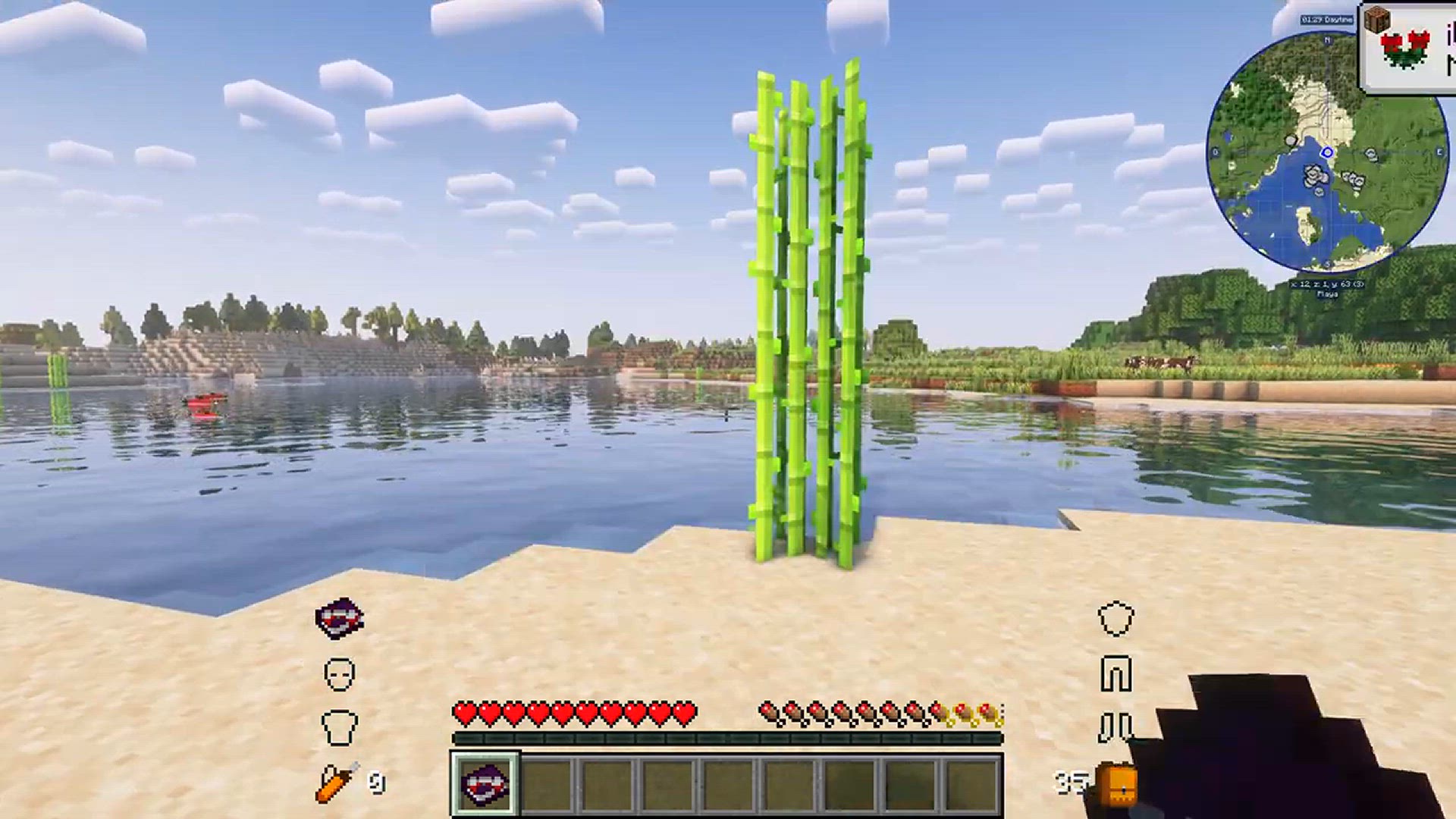Viewport: 1456px width, 819px height.
Task: Click the coordinates text below the minimap
Action: pyautogui.click(x=1327, y=284)
